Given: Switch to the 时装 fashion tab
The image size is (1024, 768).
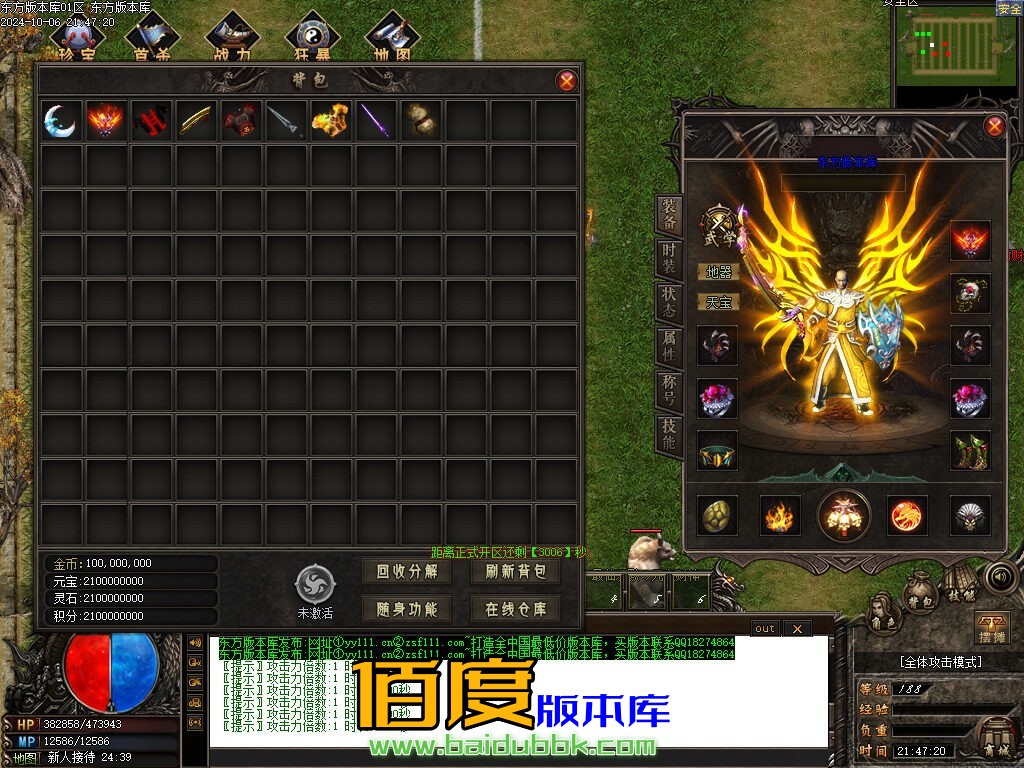Looking at the screenshot, I should click(x=669, y=257).
